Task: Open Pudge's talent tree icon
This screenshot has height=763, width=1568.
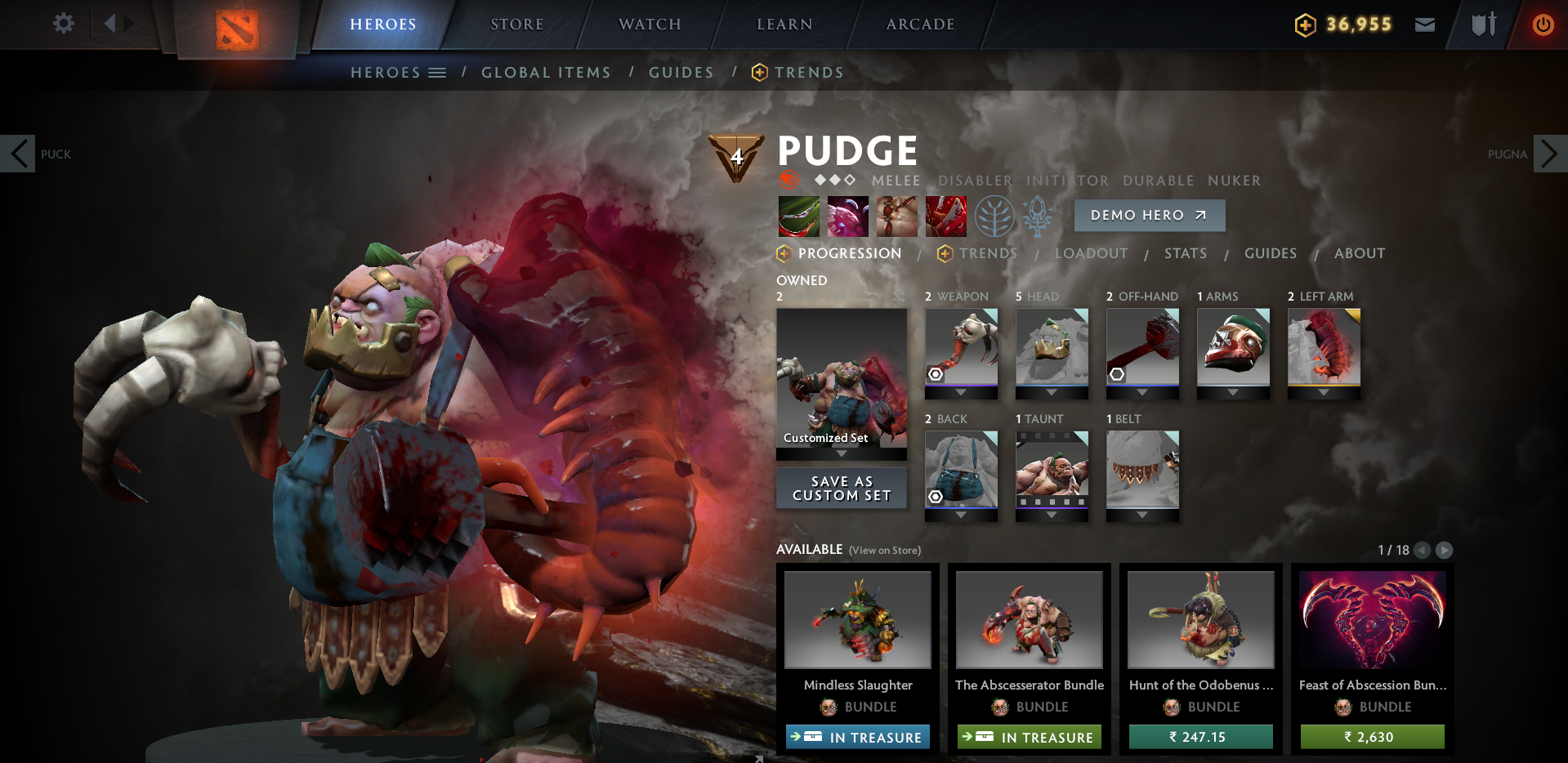Action: [994, 216]
